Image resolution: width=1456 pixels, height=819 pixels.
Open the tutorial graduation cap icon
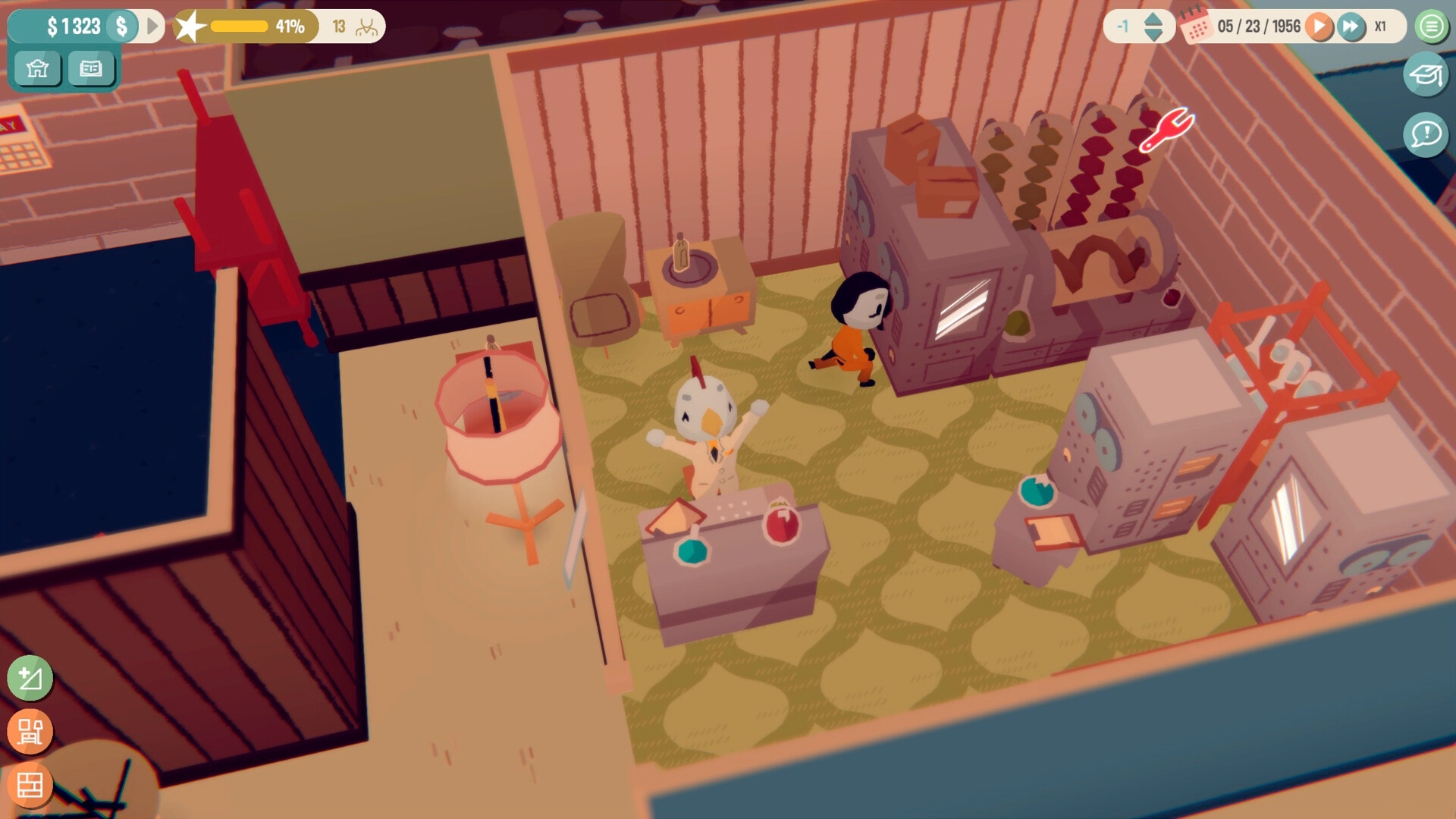click(x=1427, y=74)
